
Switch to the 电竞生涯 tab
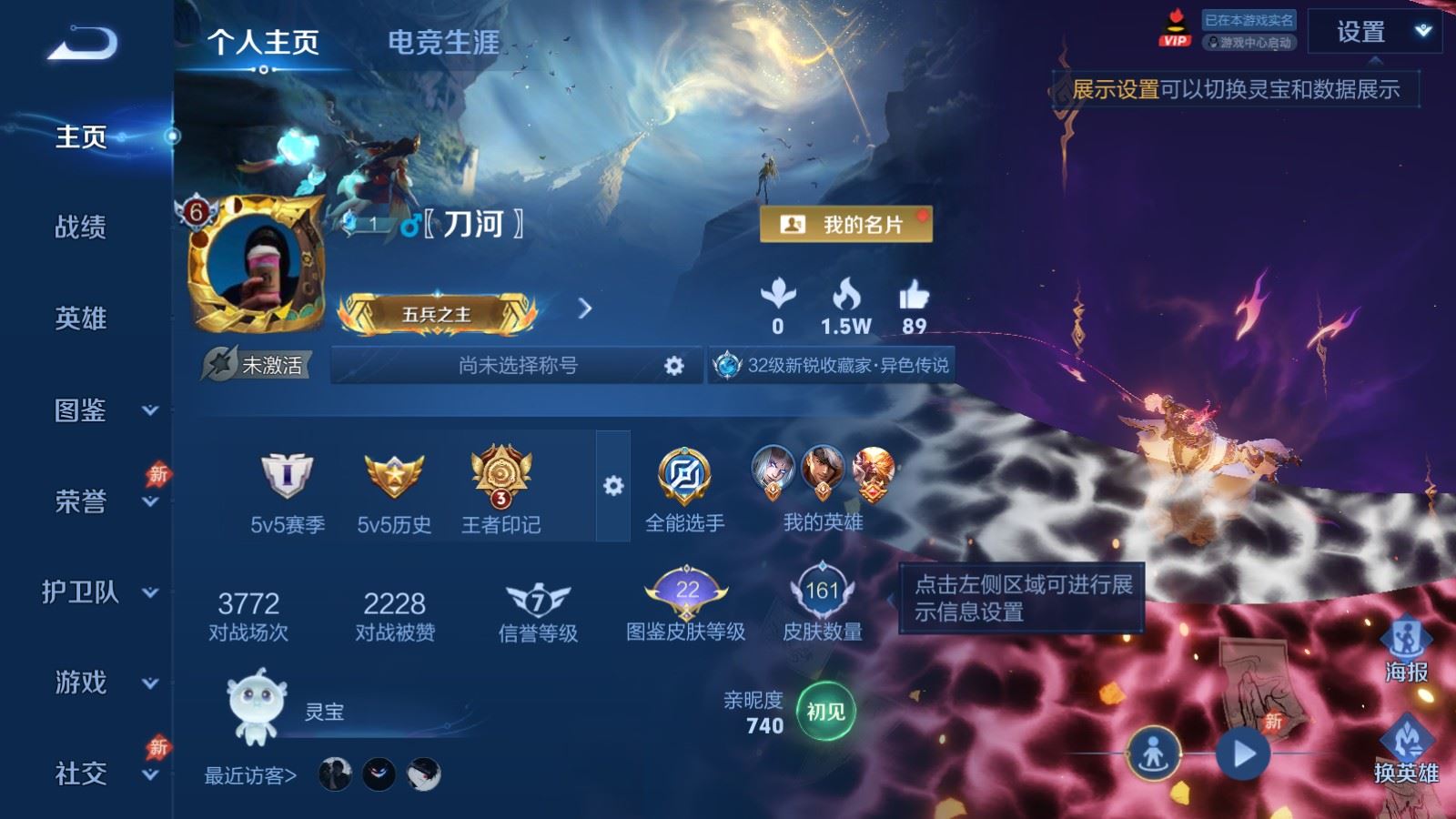[443, 42]
